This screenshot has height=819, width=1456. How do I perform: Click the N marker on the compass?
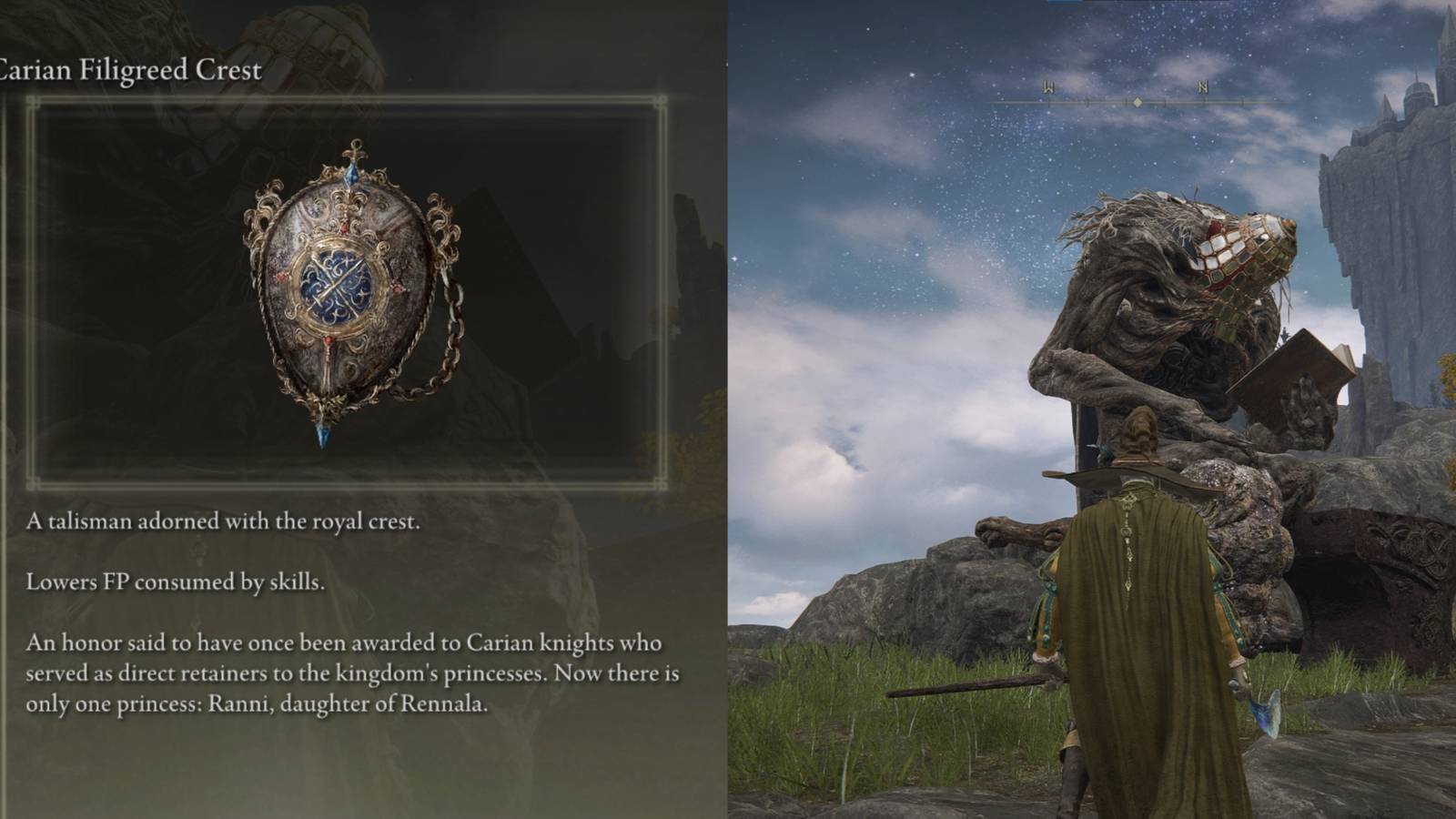click(x=1204, y=87)
